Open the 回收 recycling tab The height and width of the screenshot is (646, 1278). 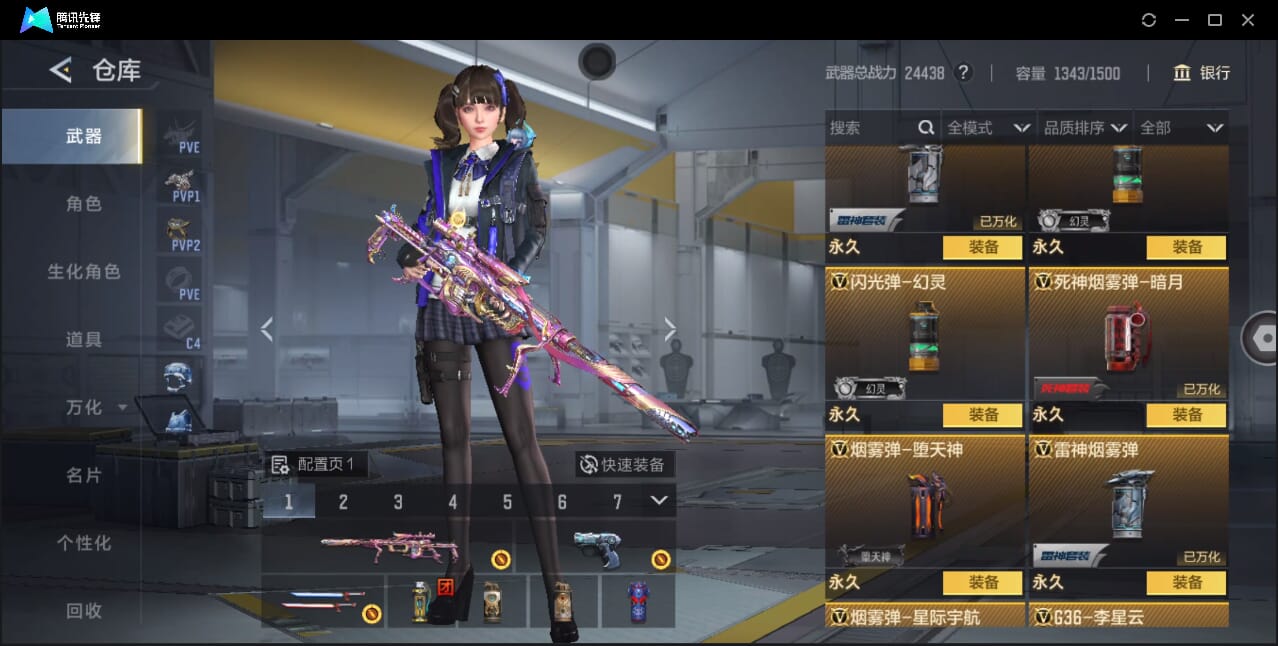coord(84,610)
